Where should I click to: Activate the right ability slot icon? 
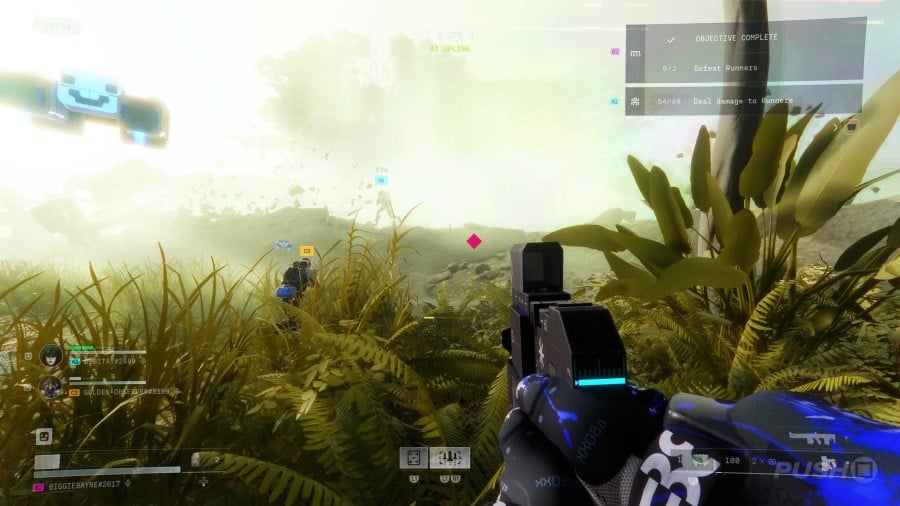click(449, 458)
